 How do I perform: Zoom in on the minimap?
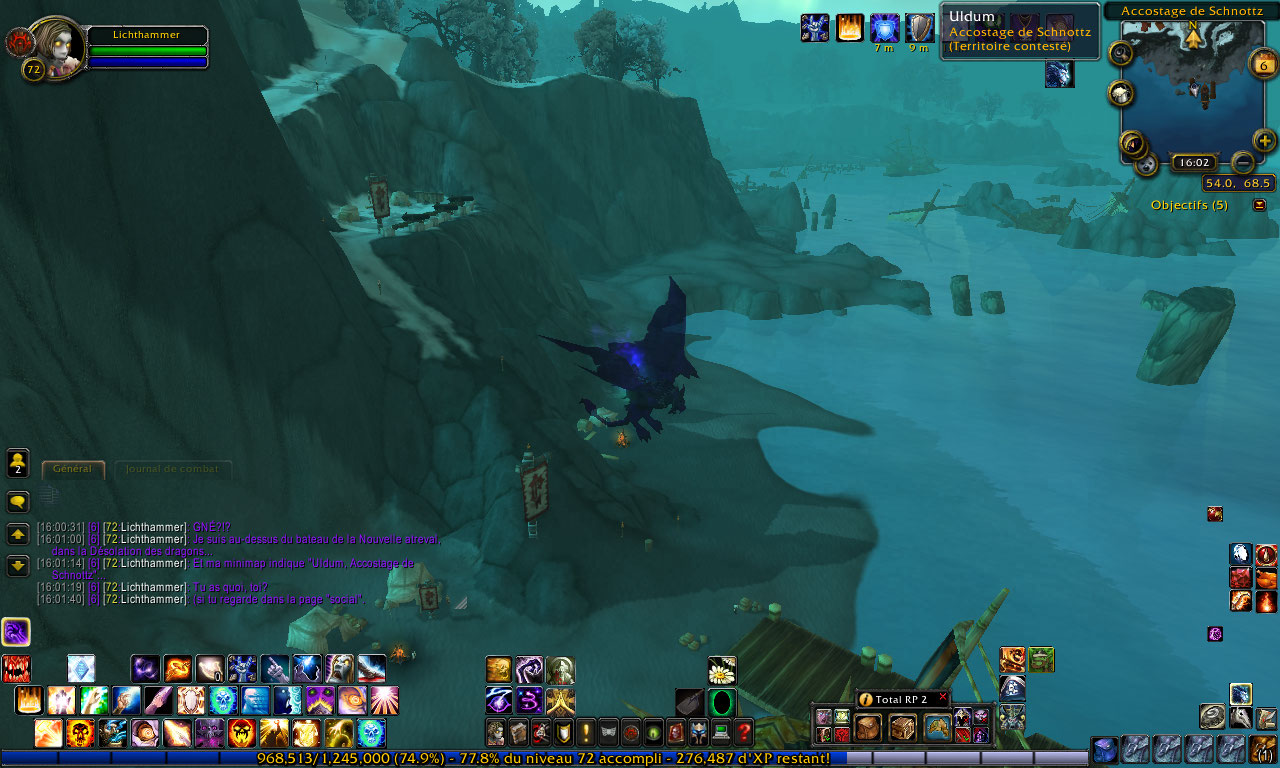(1264, 140)
